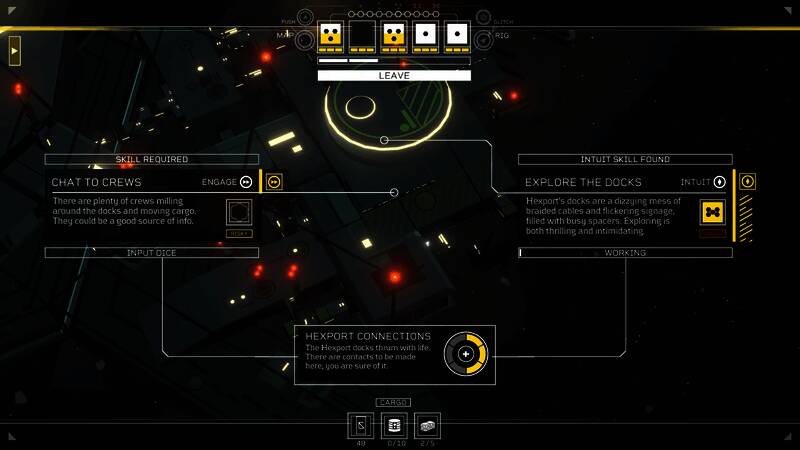The image size is (800, 450).
Task: Click the yellow Intuit skill icon
Action: (747, 182)
